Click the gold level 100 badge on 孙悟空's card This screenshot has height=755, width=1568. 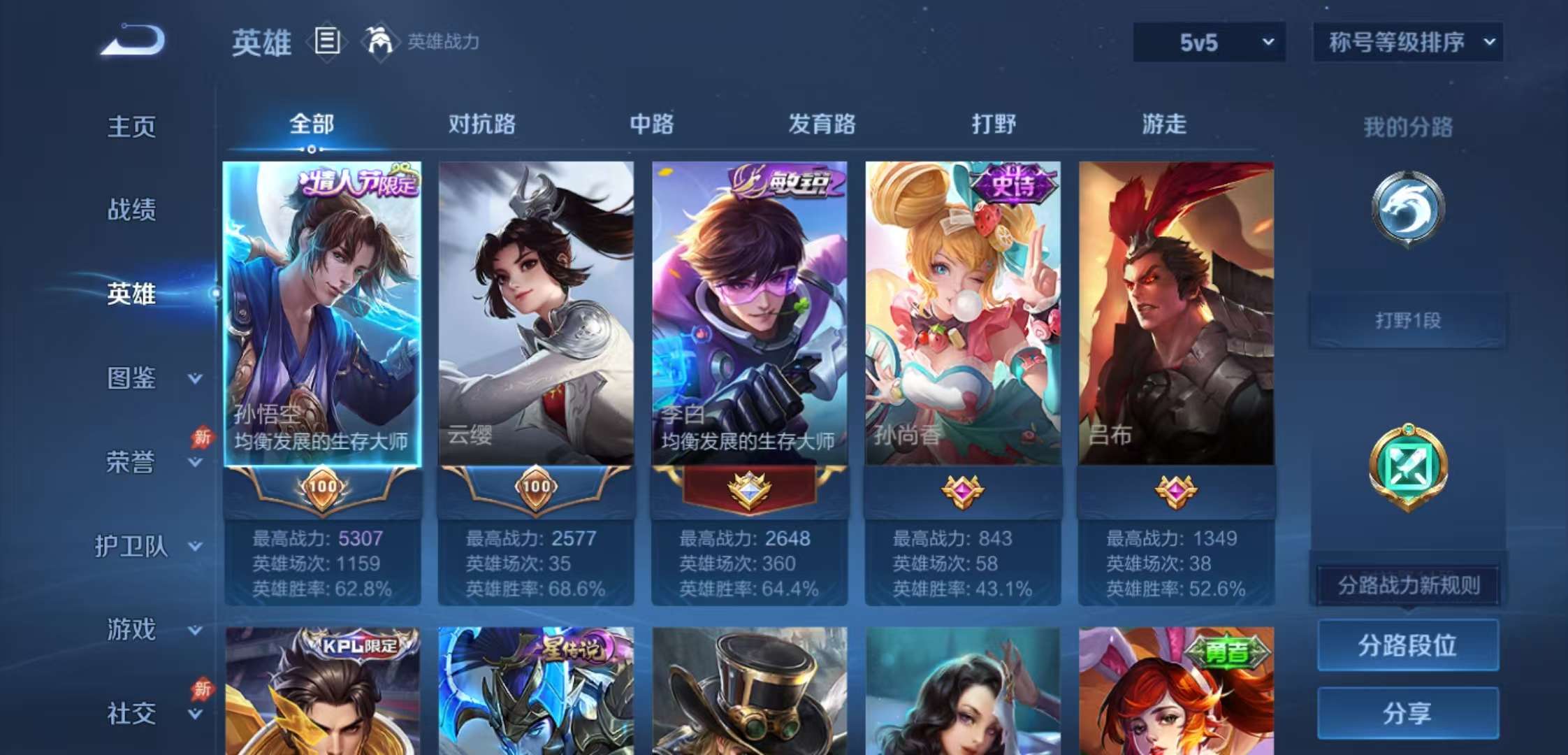point(322,489)
